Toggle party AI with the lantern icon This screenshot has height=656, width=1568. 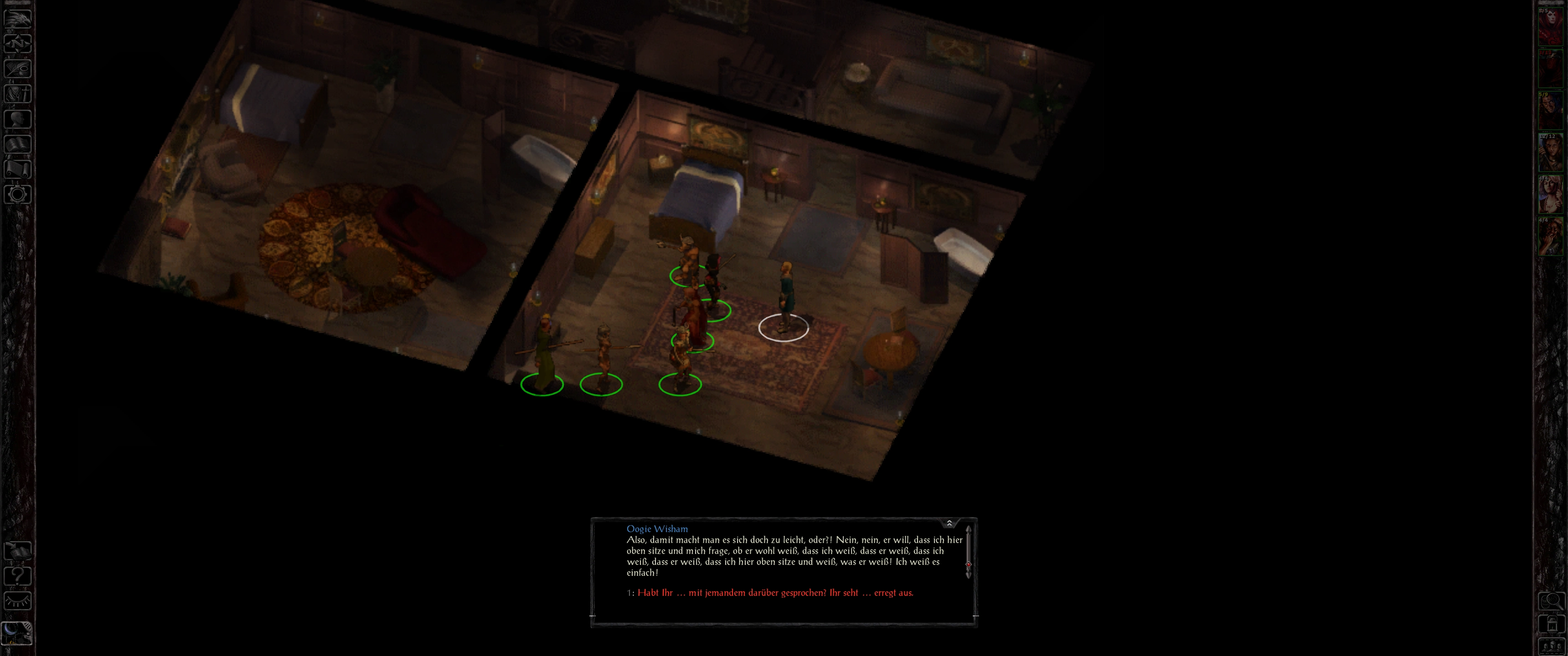pyautogui.click(x=1550, y=625)
